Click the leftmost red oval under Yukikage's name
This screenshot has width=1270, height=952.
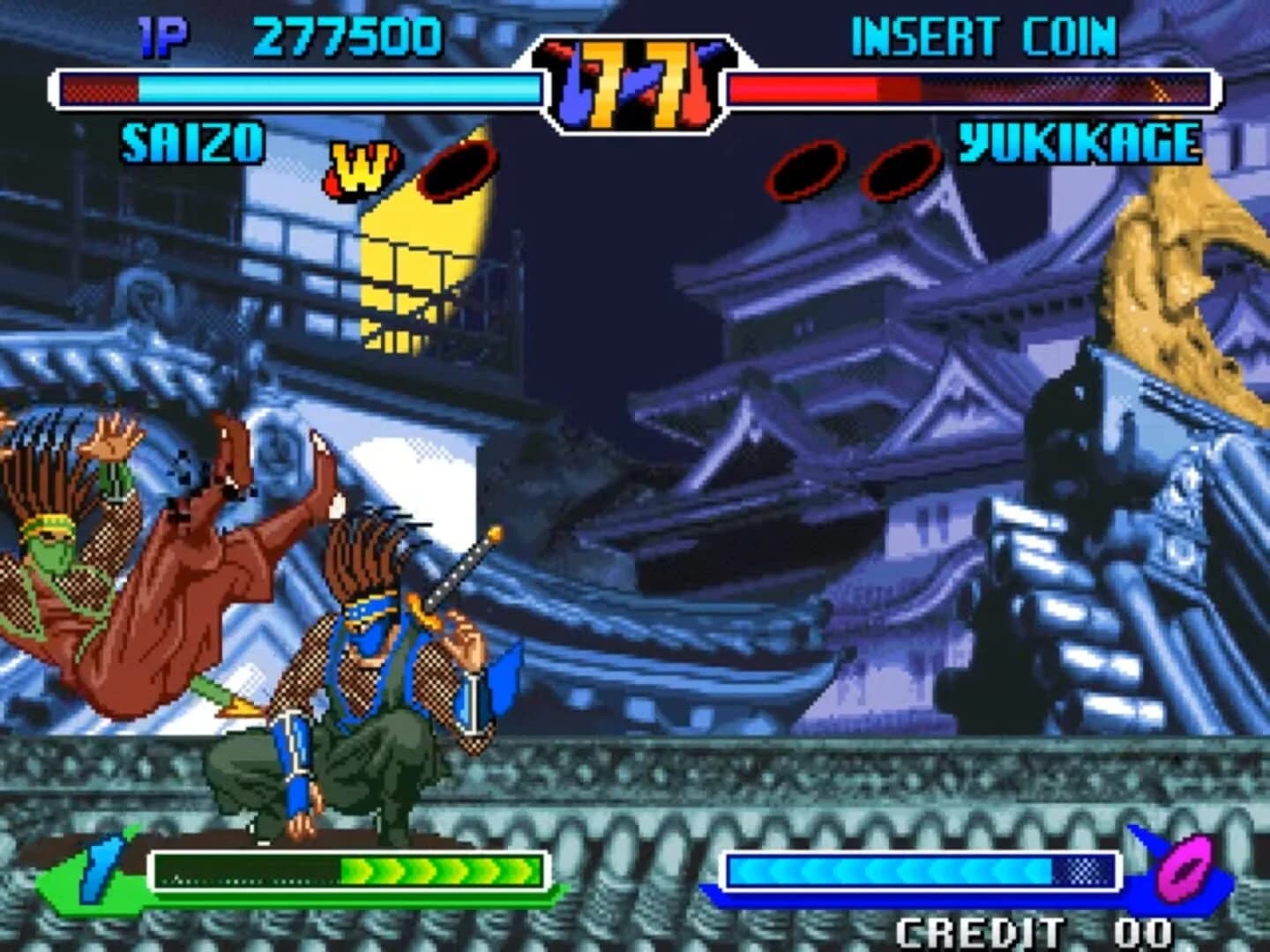click(803, 169)
